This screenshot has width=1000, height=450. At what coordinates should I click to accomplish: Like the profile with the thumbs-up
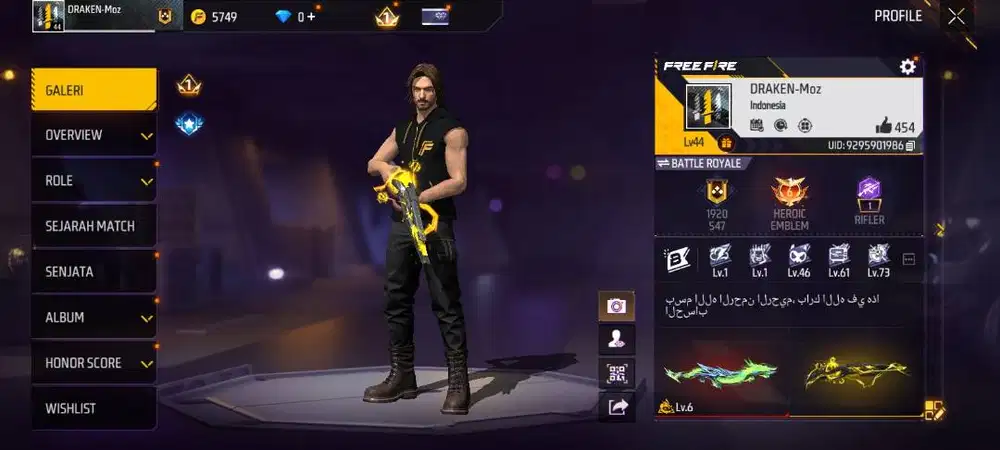click(x=883, y=126)
